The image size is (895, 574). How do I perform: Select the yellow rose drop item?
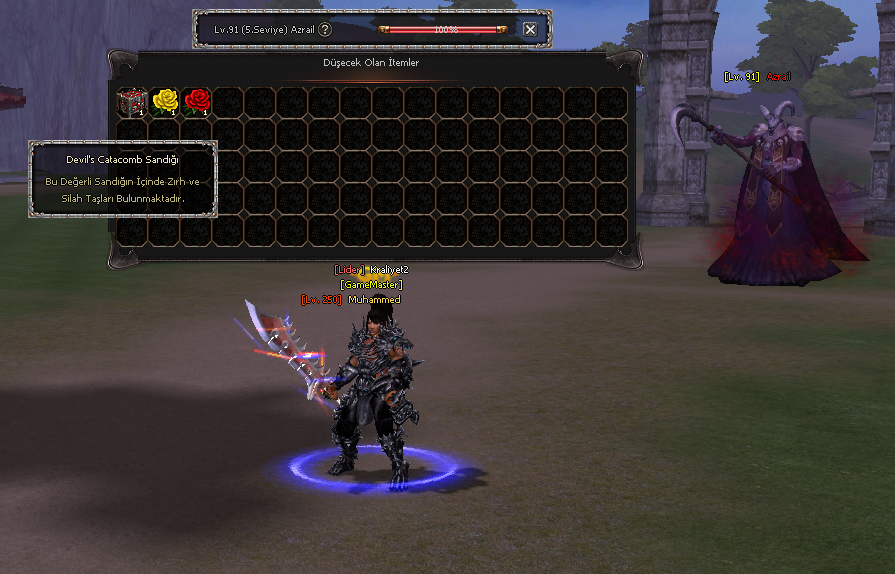pyautogui.click(x=165, y=101)
